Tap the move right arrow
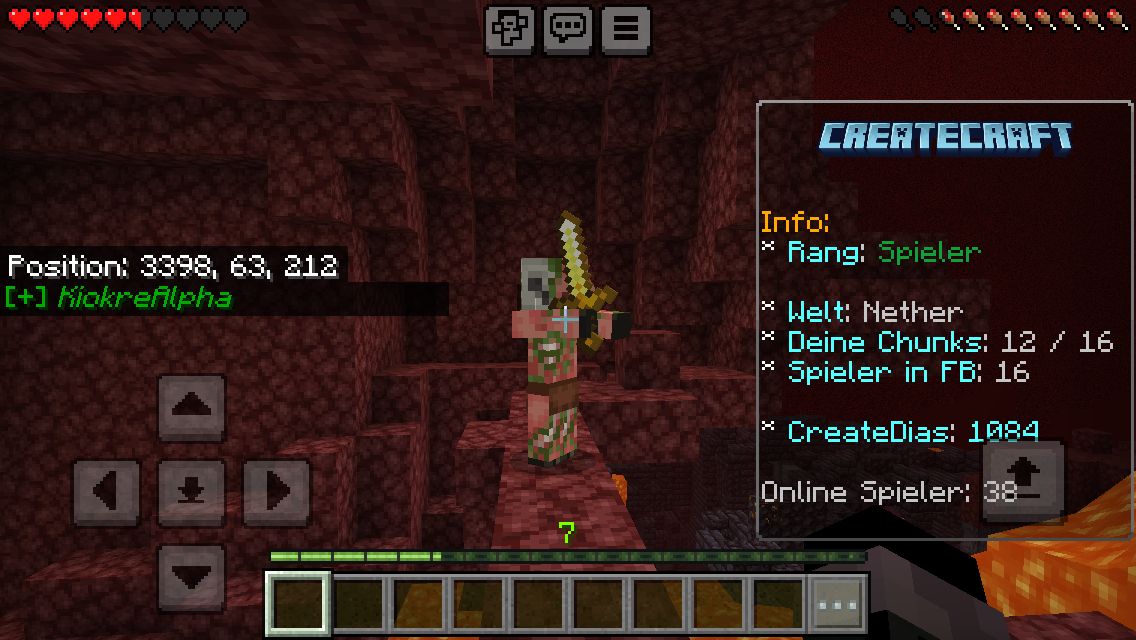 (275, 492)
